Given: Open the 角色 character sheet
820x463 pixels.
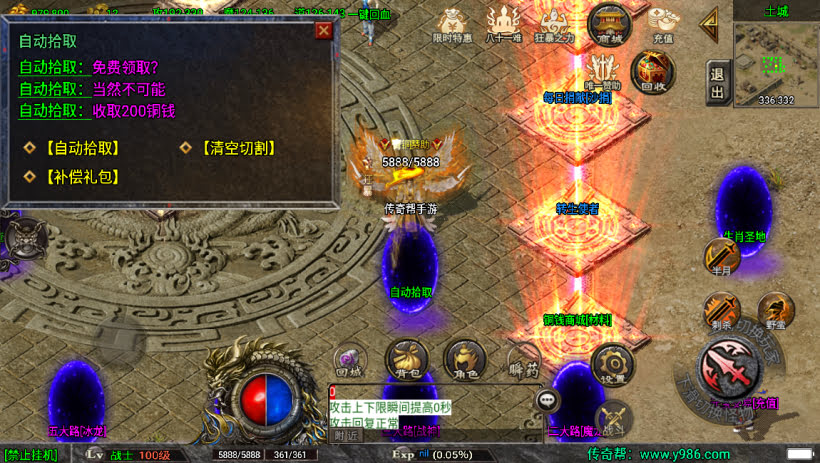Looking at the screenshot, I should (465, 358).
